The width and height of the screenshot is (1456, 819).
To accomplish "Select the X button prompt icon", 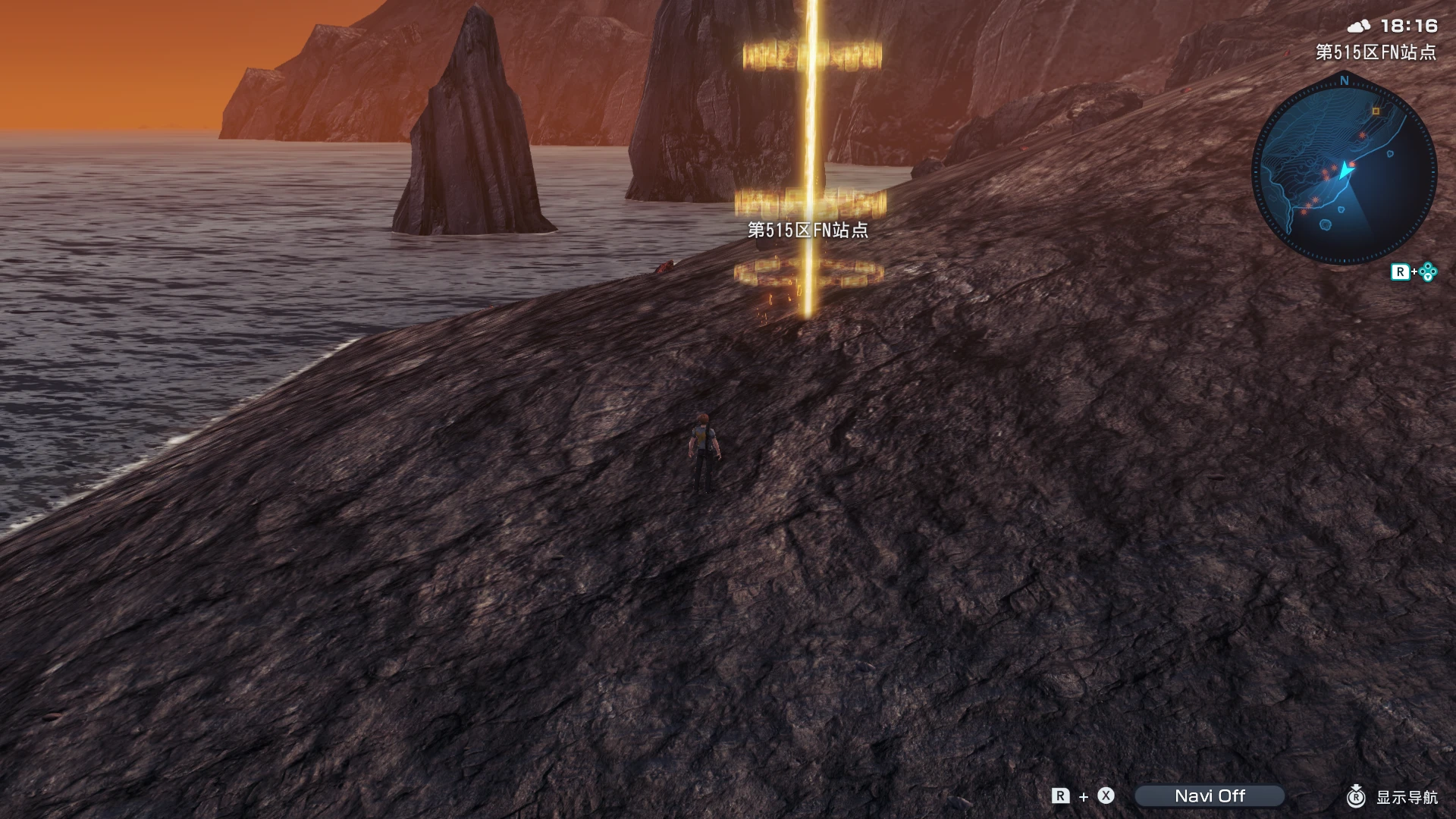I will (1105, 795).
